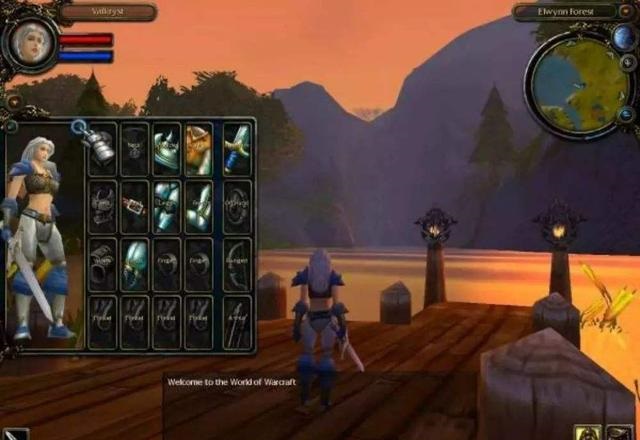Select the red belt equipment slot
The width and height of the screenshot is (640, 440).
point(134,207)
